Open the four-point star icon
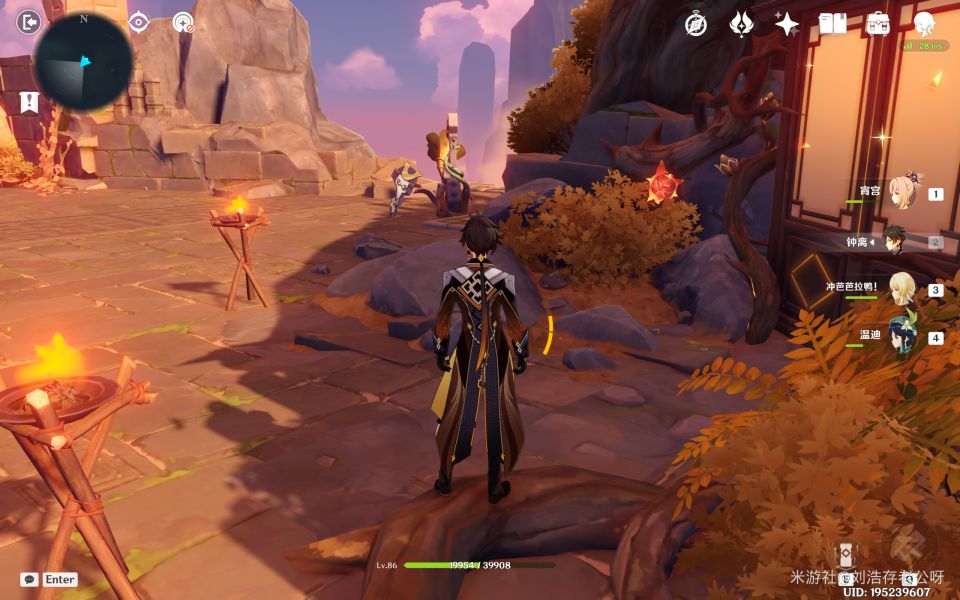960x600 pixels. 787,24
